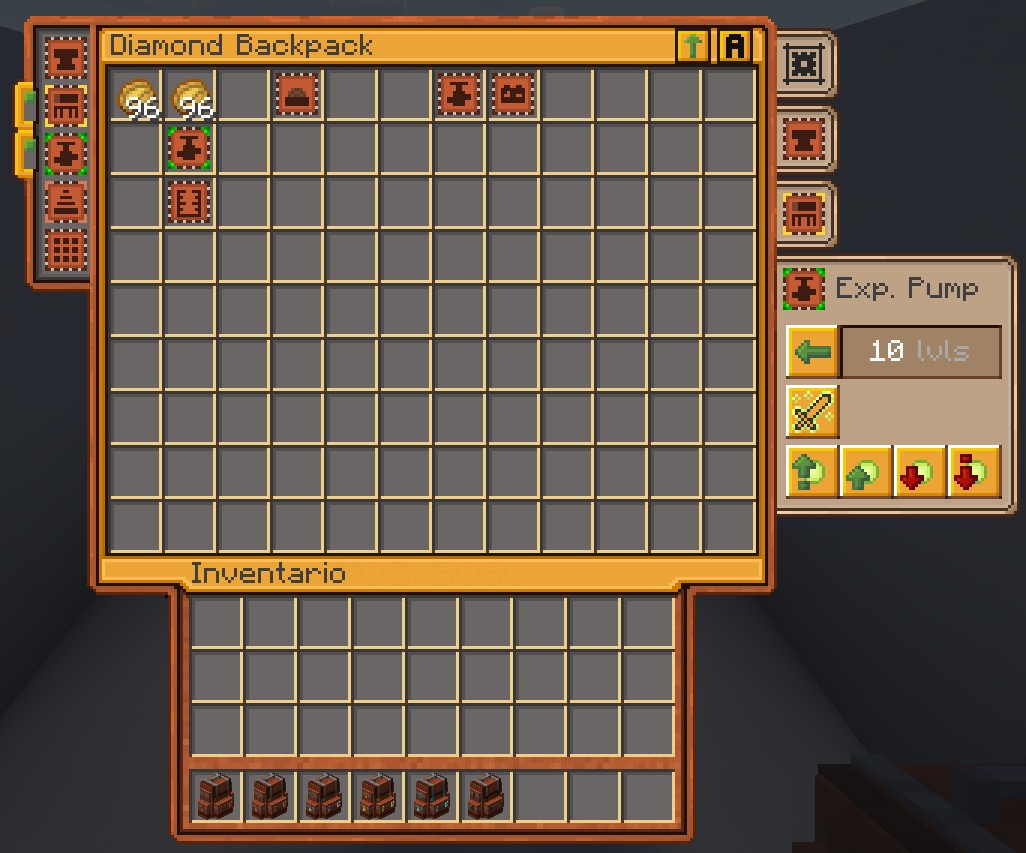Screen dimensions: 1026x853
Task: Select the anvil upgrade in left upgrade column
Action: 66,57
